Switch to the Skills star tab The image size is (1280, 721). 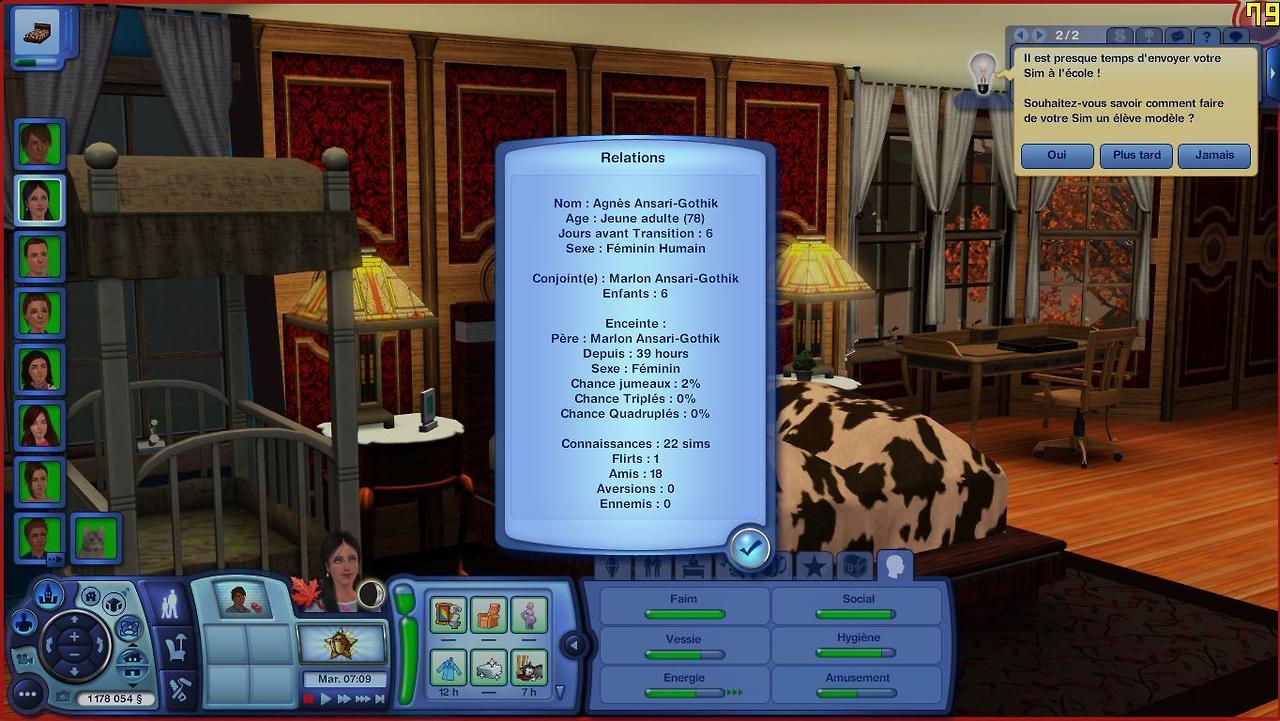(814, 567)
